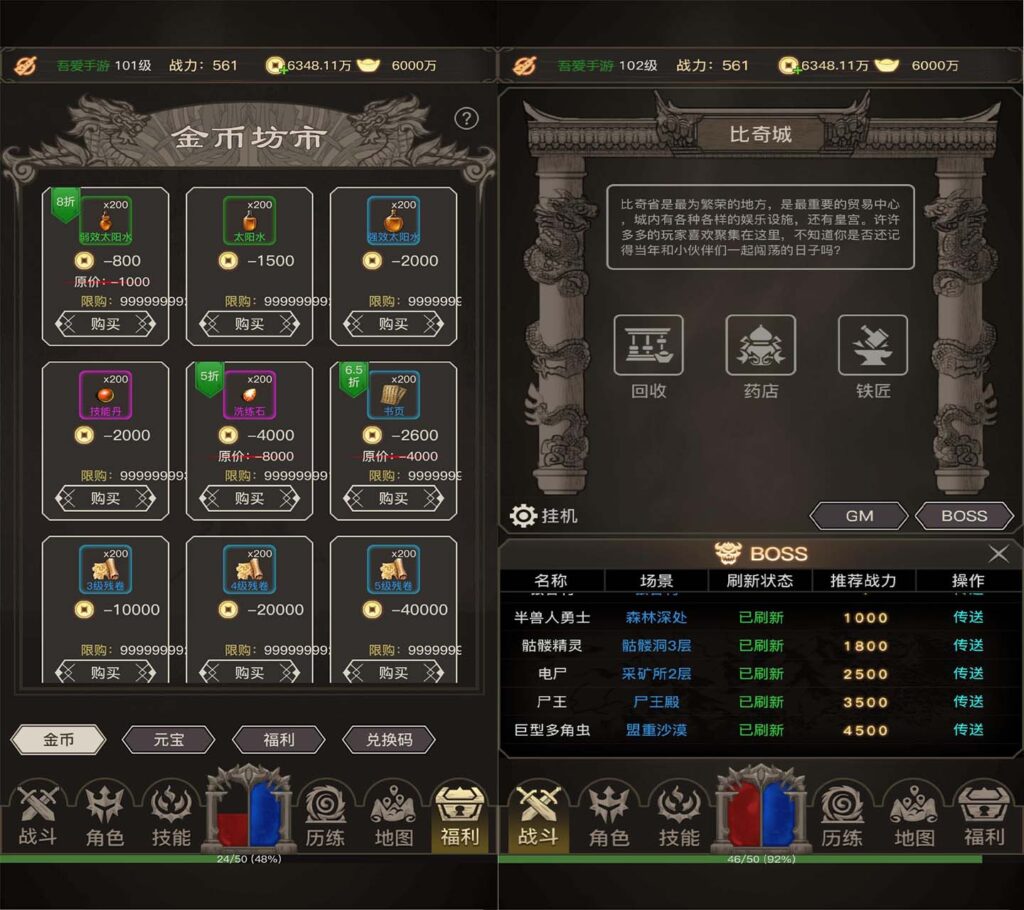Switch to the 元宝 shop tab
The height and width of the screenshot is (910, 1024).
168,740
